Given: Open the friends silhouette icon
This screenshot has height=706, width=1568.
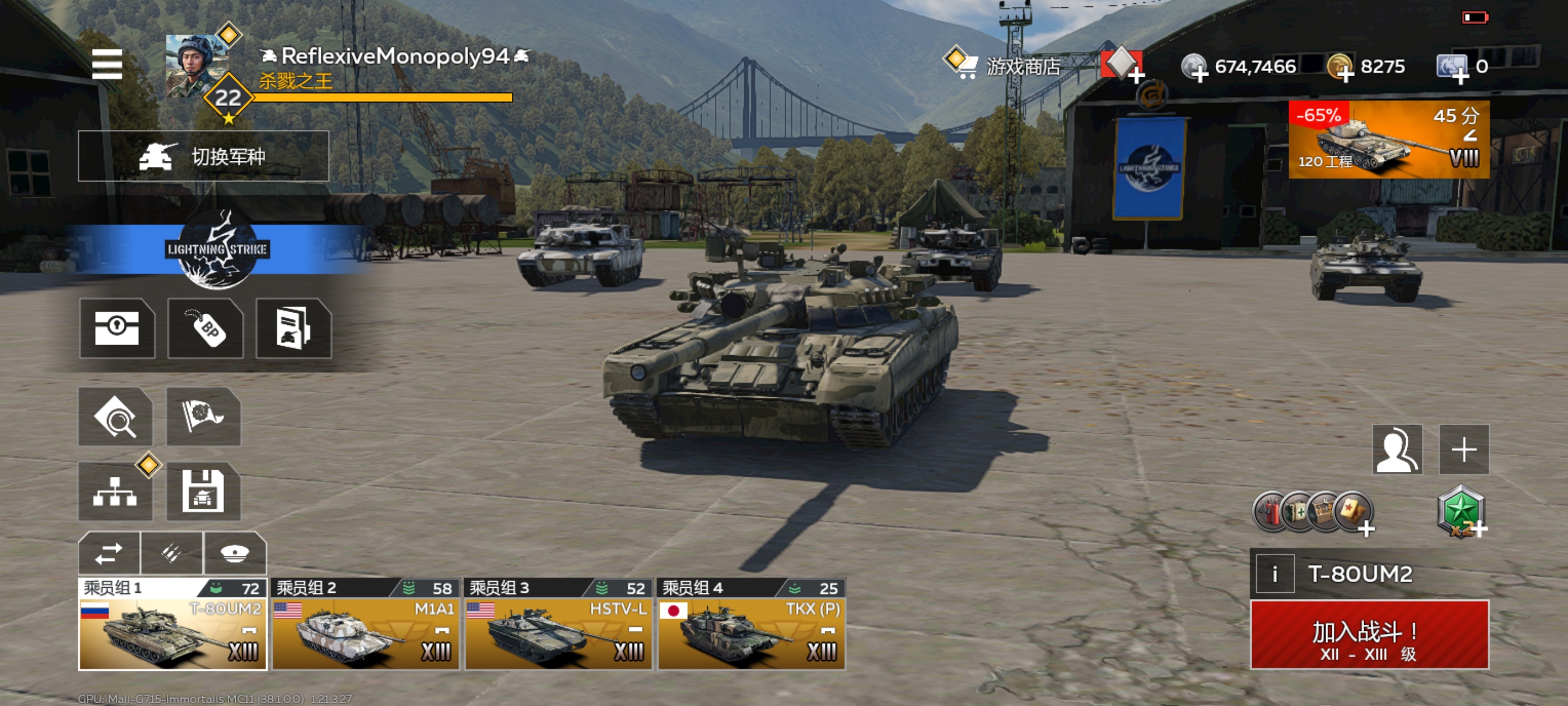Looking at the screenshot, I should (x=1397, y=449).
